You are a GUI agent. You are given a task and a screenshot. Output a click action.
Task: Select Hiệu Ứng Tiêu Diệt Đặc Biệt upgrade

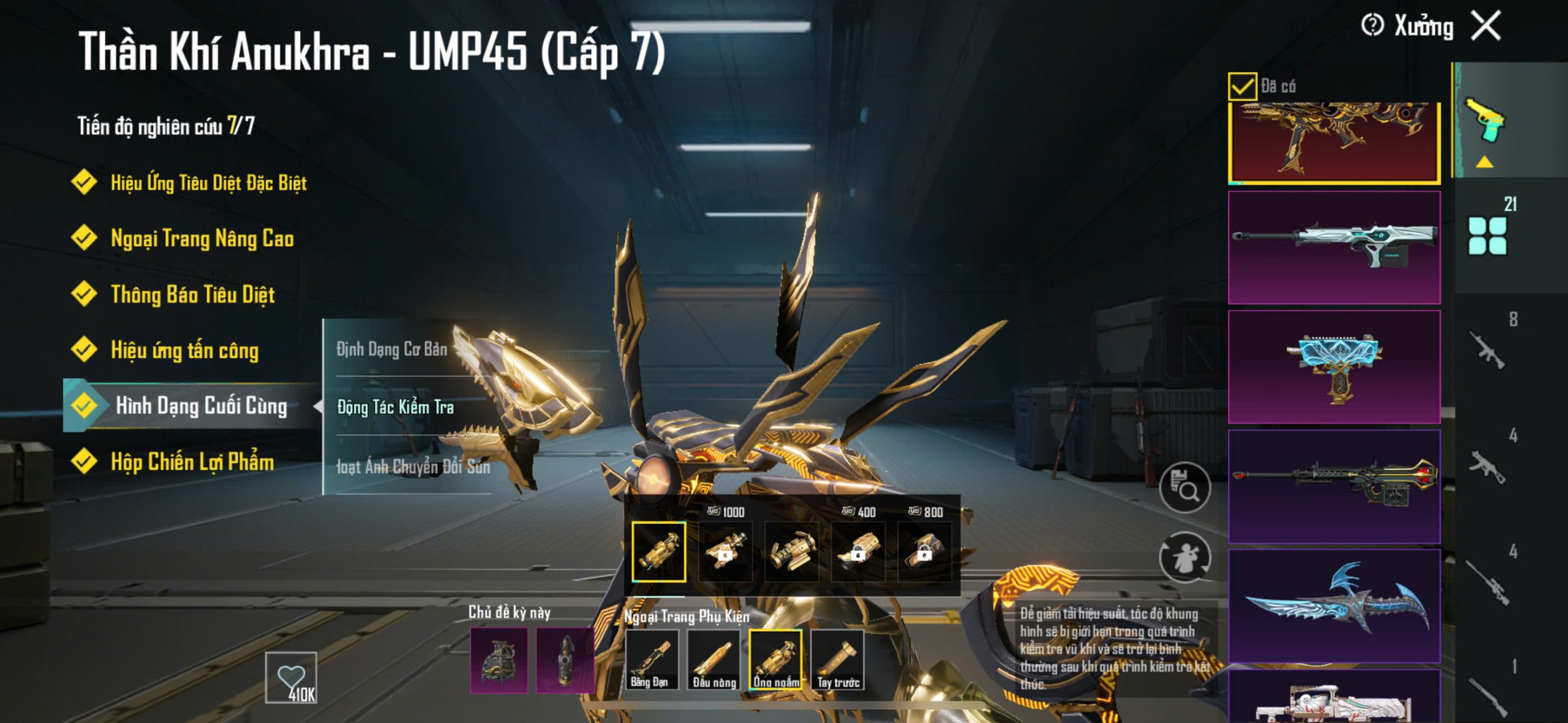pos(208,182)
